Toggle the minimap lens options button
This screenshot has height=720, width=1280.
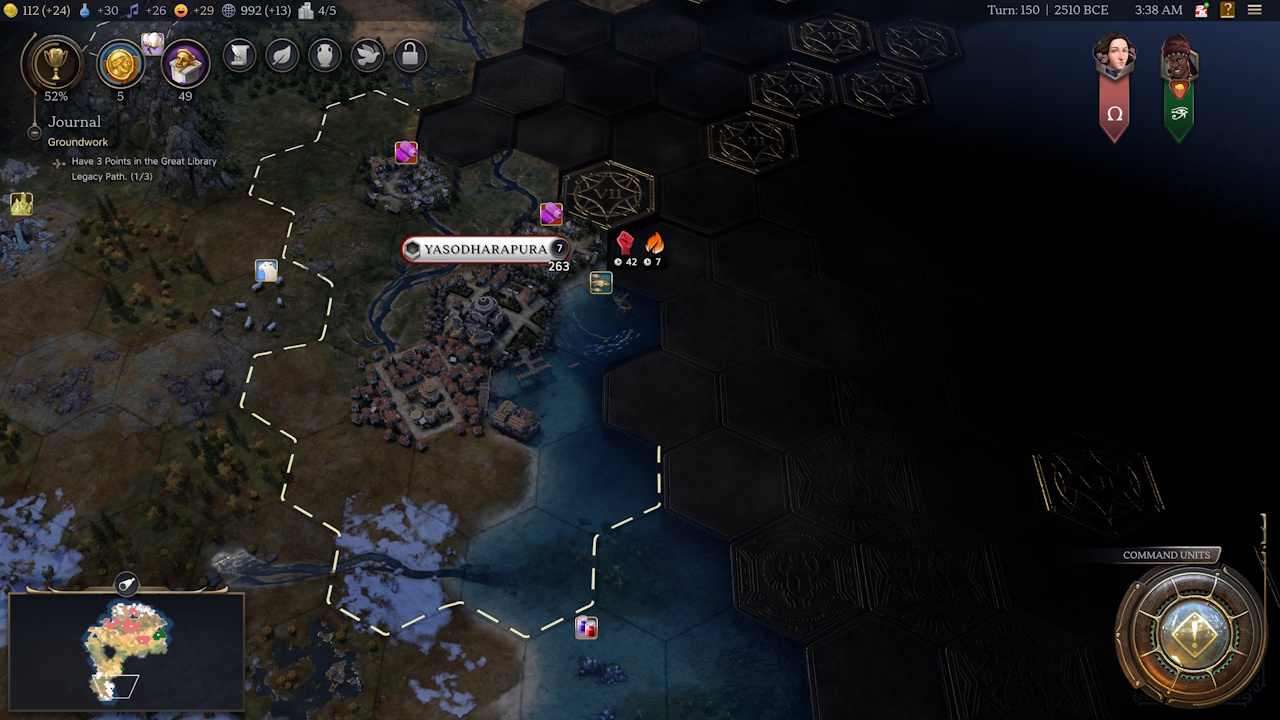pyautogui.click(x=127, y=584)
